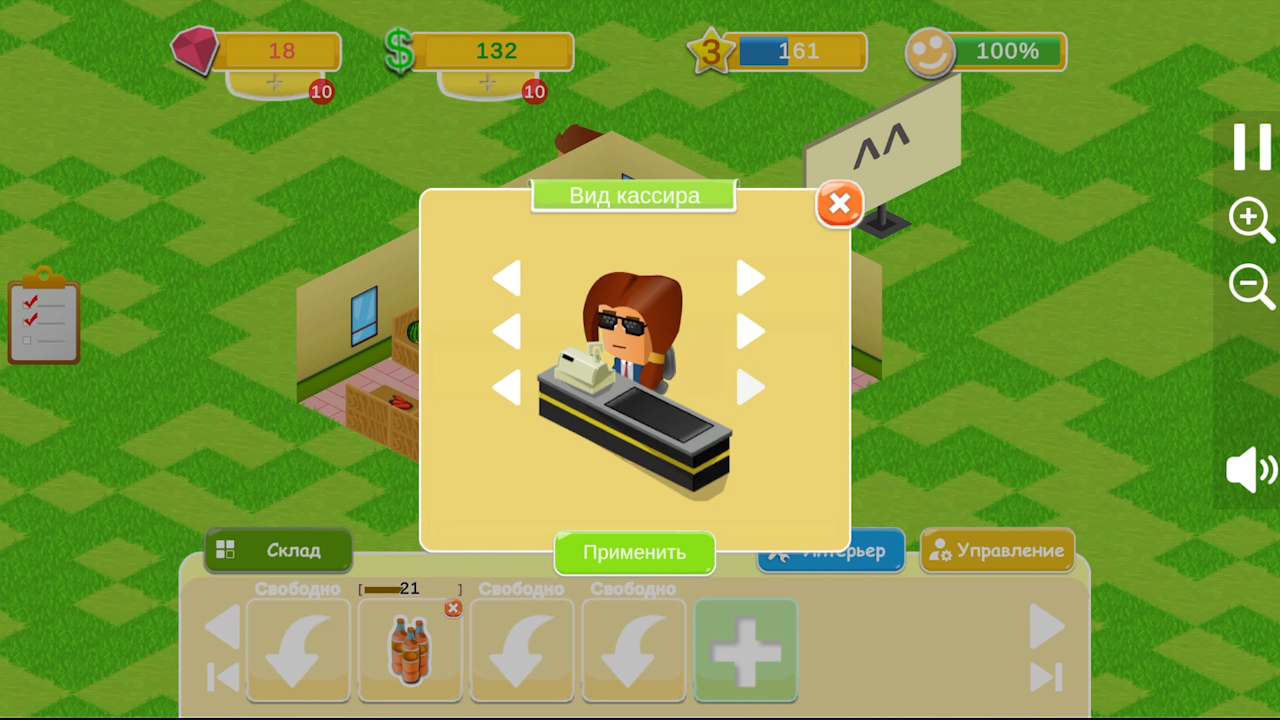Click the dollar currency icon
The image size is (1280, 720).
click(399, 50)
